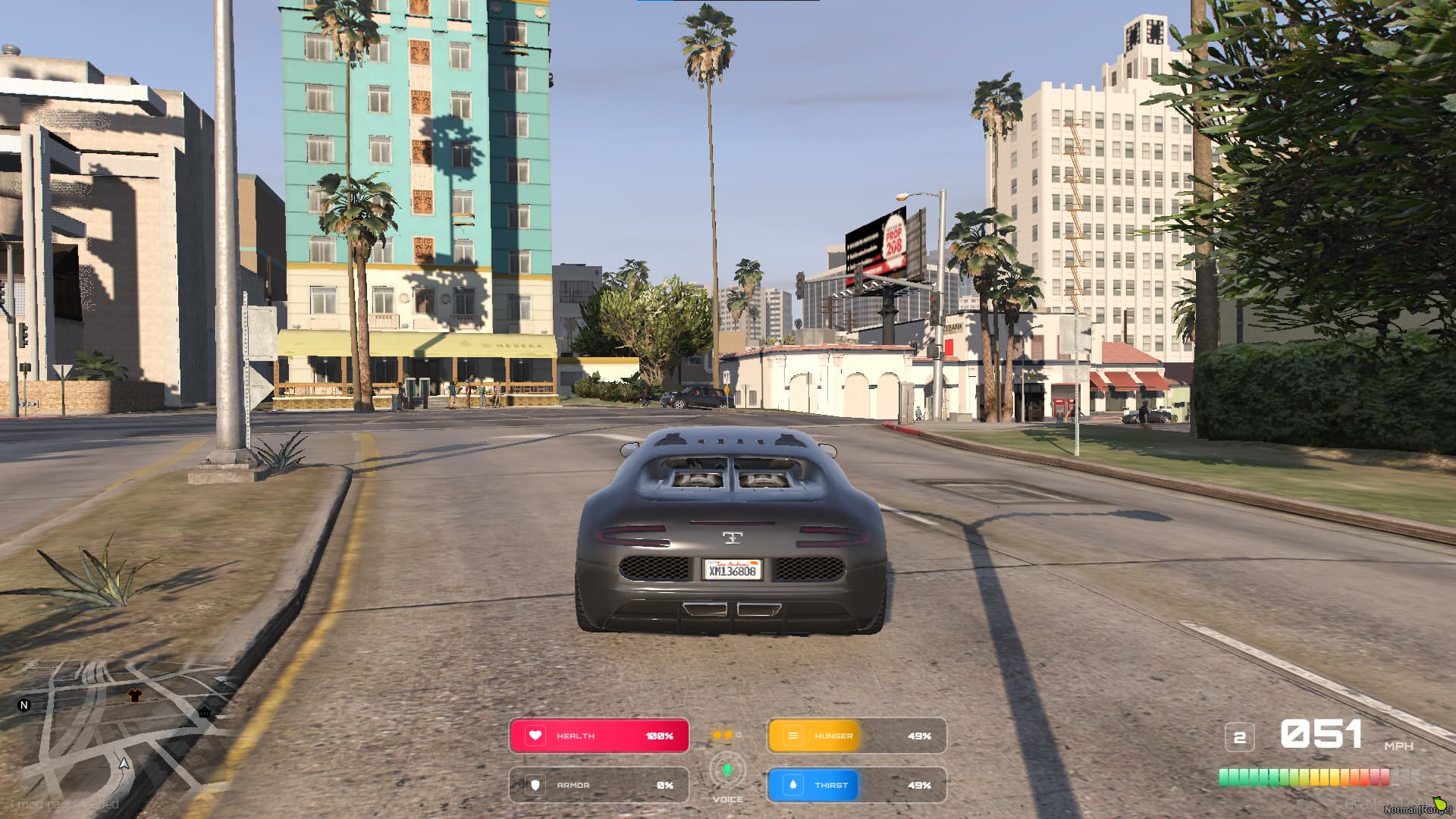
Task: Click the water droplet icon on the Thirst bar
Action: [x=792, y=785]
